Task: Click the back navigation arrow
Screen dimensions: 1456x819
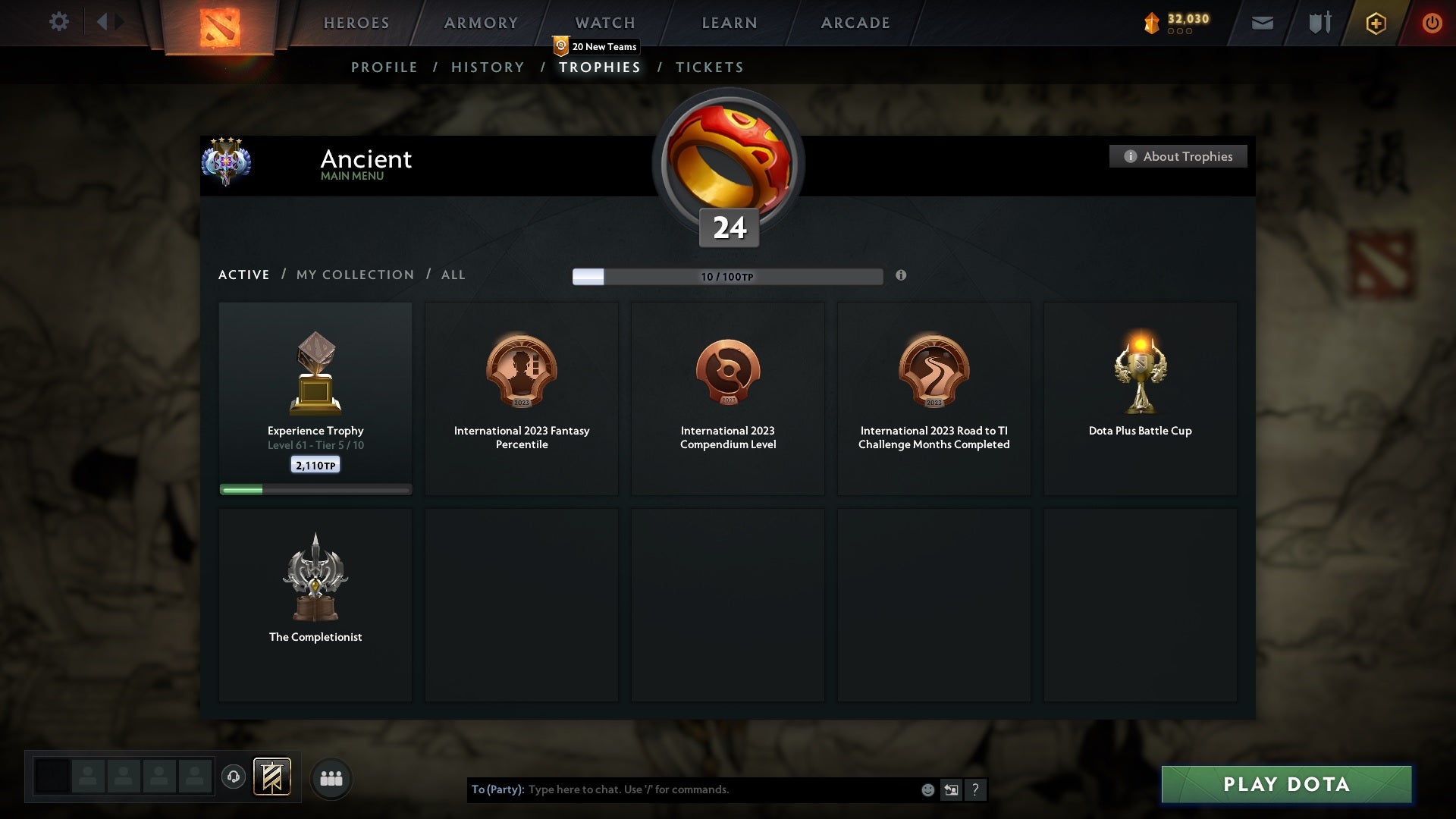Action: [104, 22]
